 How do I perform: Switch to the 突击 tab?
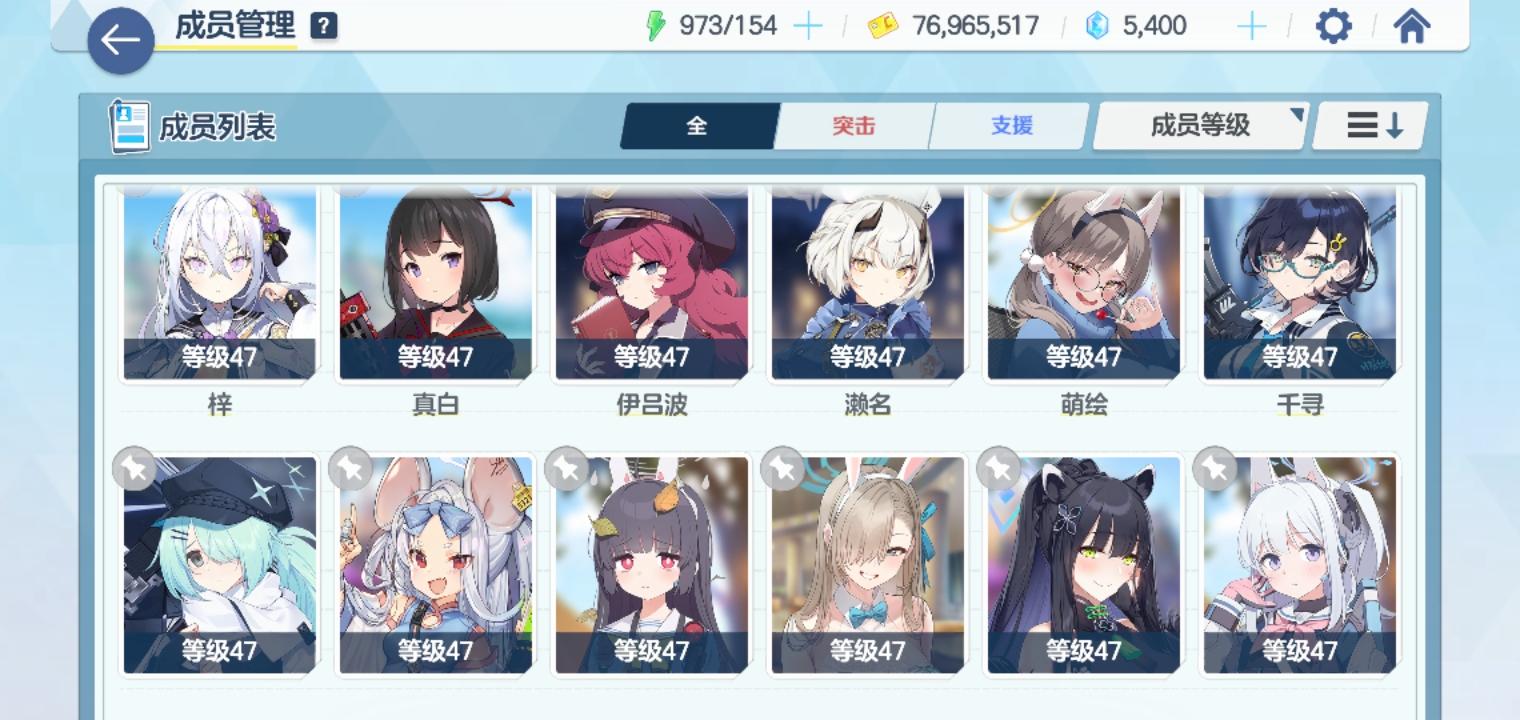point(854,125)
